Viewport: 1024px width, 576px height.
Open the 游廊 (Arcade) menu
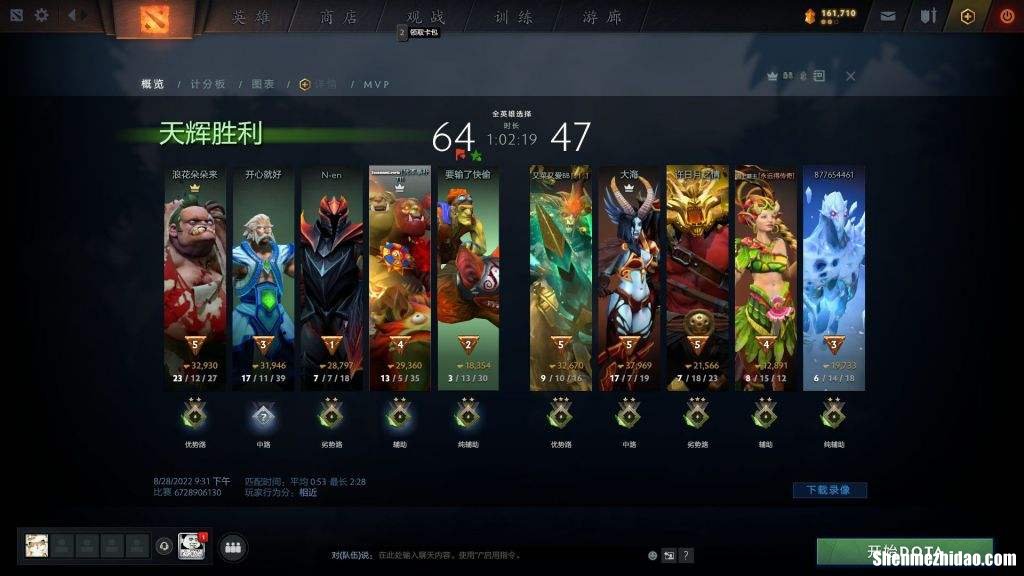point(602,18)
